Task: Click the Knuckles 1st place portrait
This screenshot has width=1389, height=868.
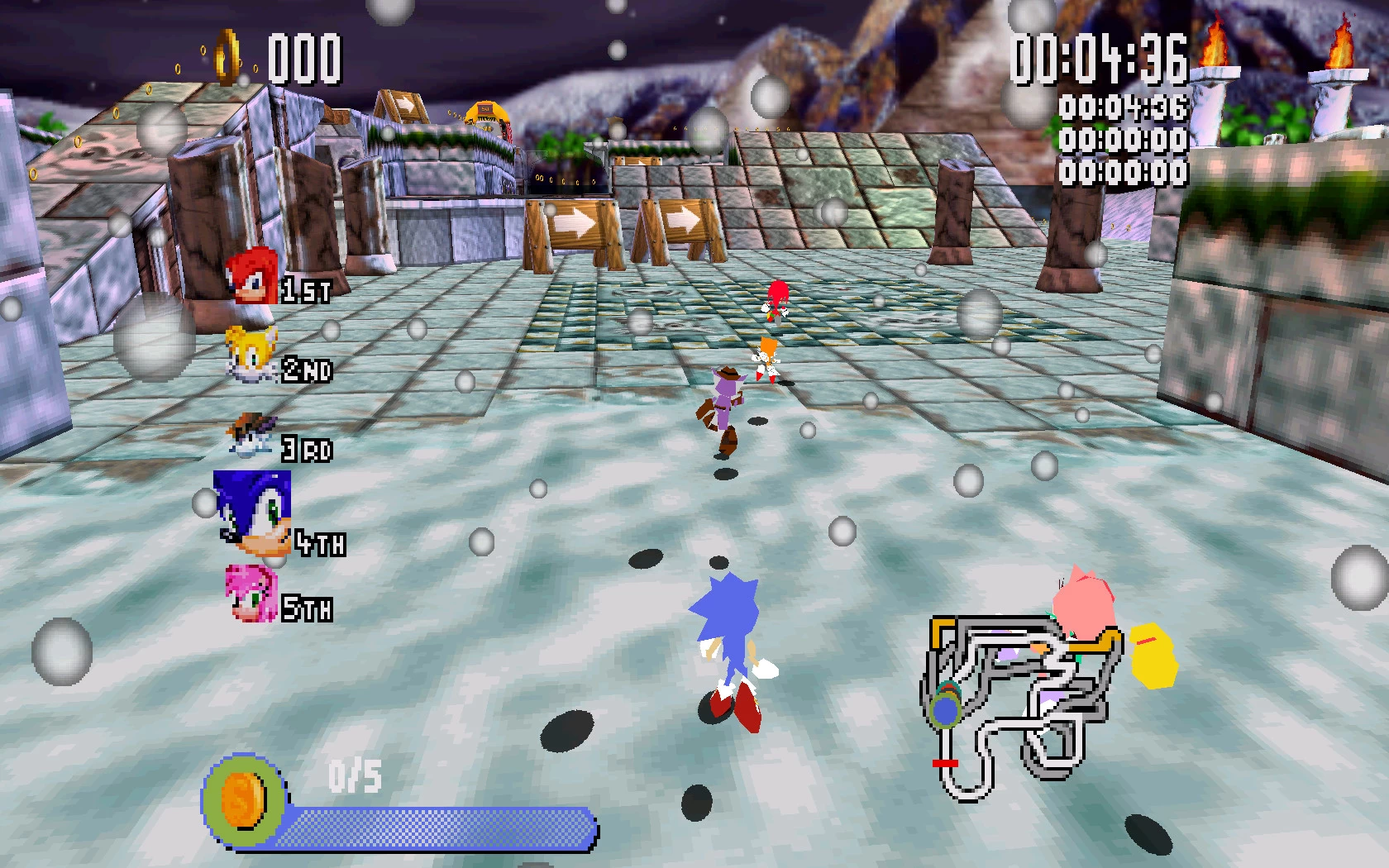Action: point(252,275)
